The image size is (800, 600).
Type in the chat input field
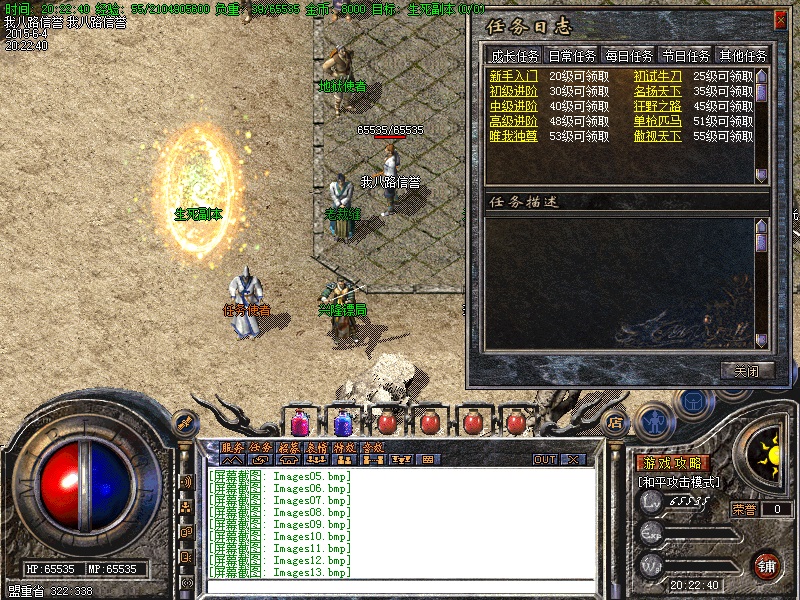400,586
